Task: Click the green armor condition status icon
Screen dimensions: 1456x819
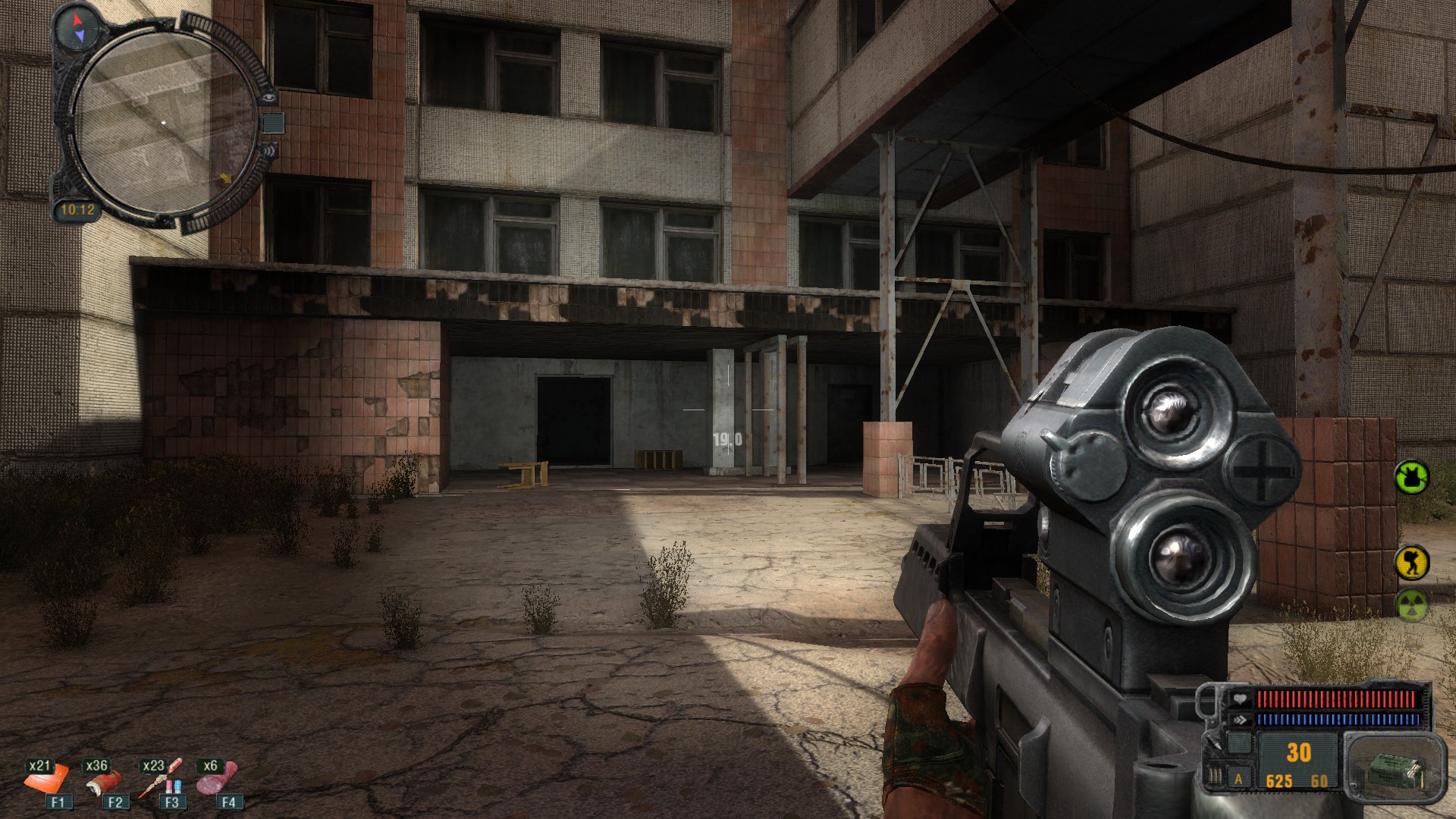Action: coord(1411,478)
